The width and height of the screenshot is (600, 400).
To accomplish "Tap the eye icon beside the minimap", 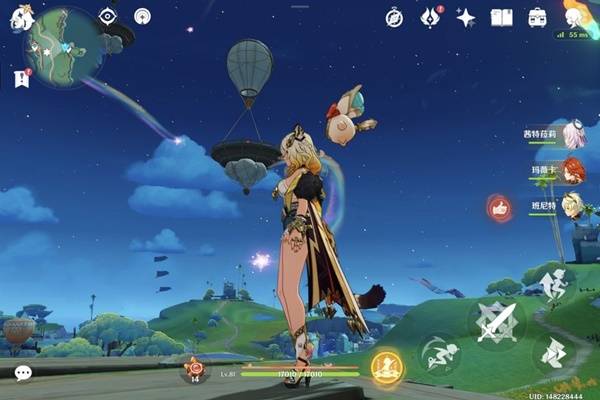I will [108, 16].
